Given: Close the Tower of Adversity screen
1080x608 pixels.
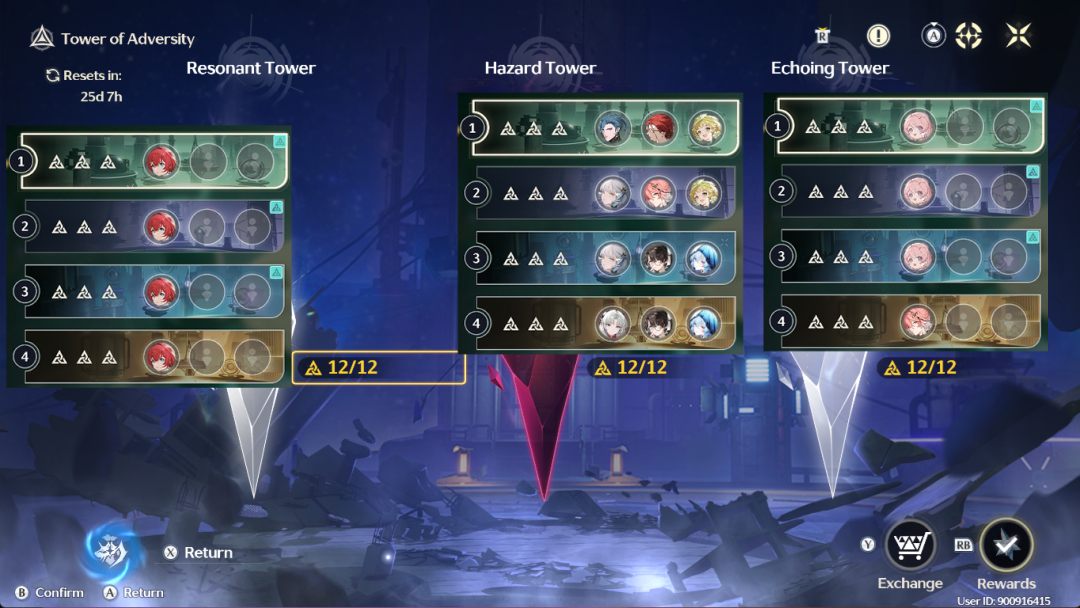Looking at the screenshot, I should pos(1018,36).
